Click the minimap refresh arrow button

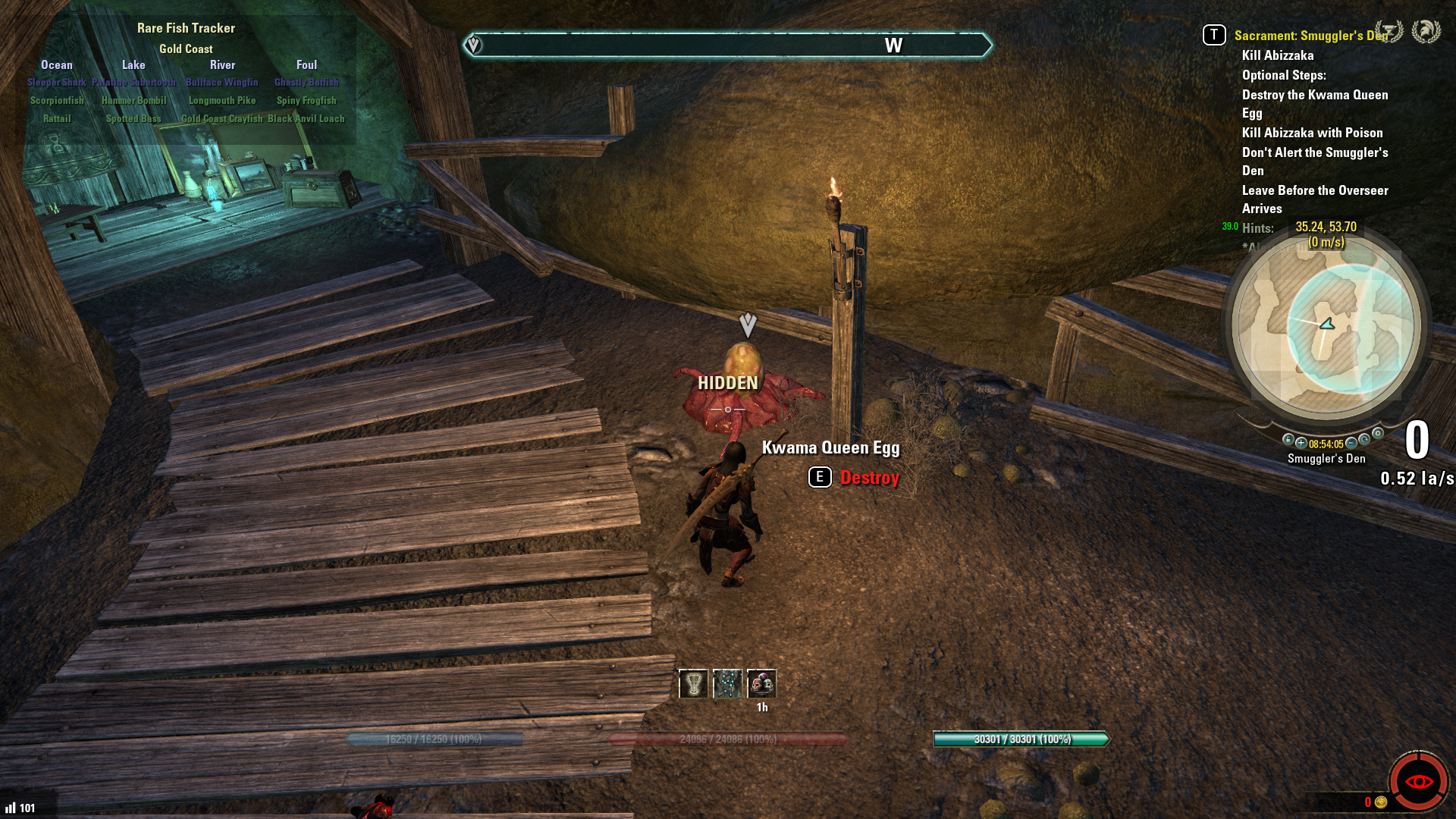coord(1365,440)
